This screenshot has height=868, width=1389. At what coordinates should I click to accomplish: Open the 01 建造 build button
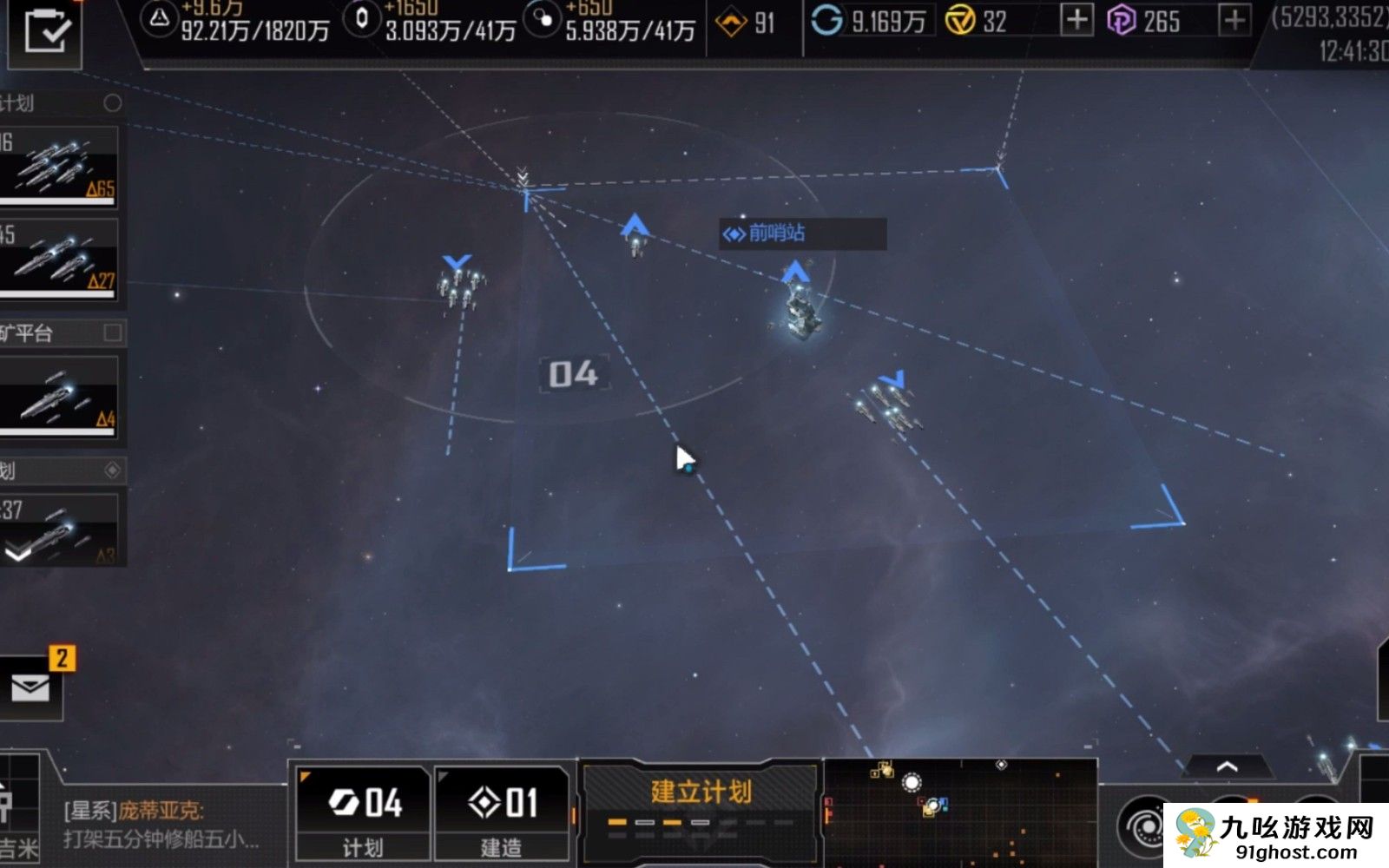[502, 813]
